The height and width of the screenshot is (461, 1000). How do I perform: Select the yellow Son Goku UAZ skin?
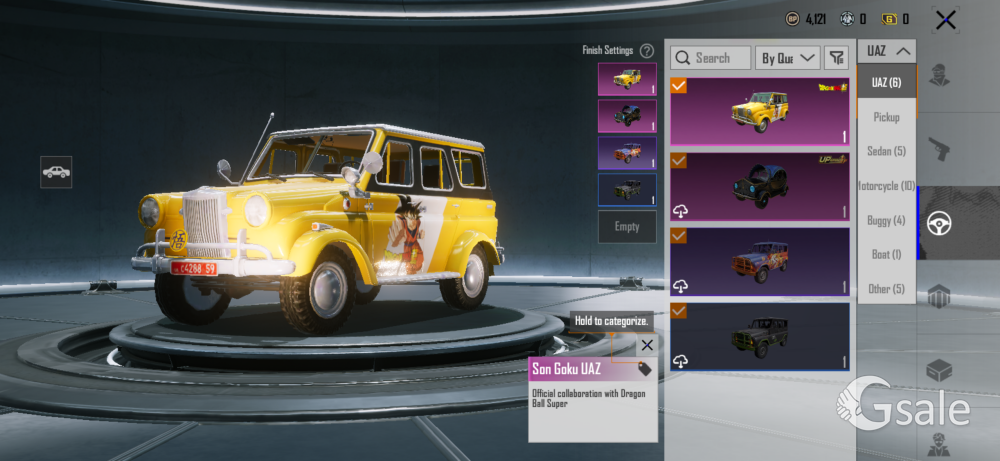[x=759, y=111]
